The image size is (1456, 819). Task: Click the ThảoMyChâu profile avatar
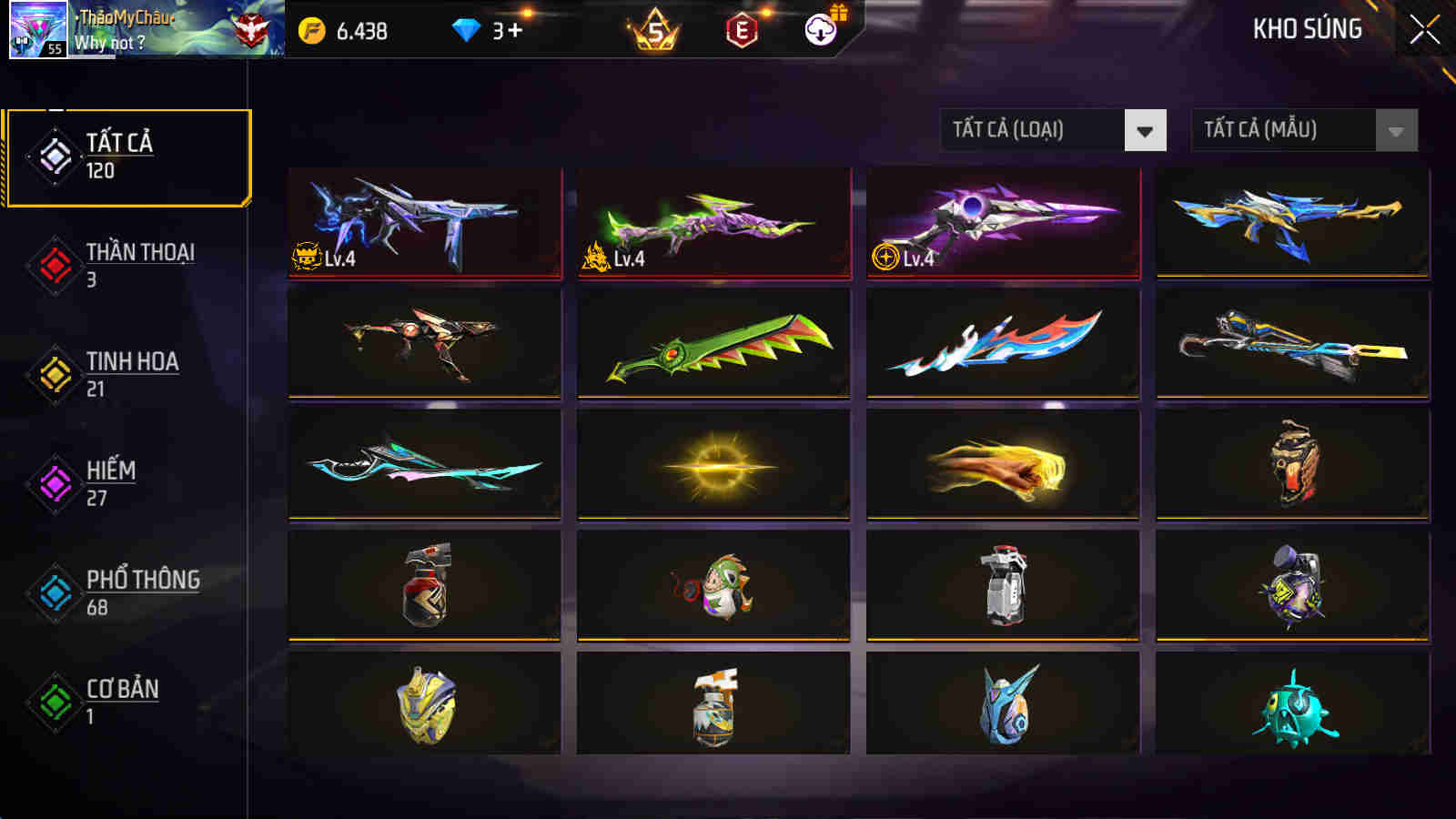click(36, 32)
